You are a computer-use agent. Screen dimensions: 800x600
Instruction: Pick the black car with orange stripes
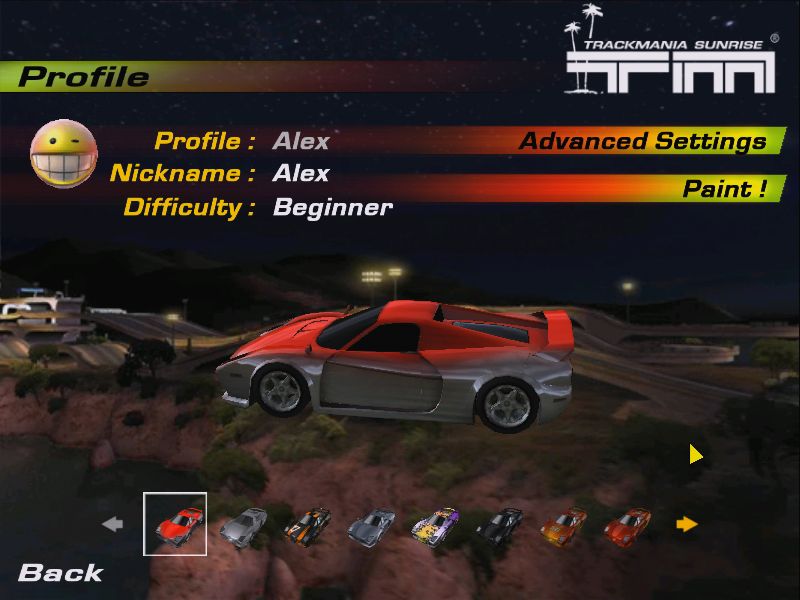307,523
